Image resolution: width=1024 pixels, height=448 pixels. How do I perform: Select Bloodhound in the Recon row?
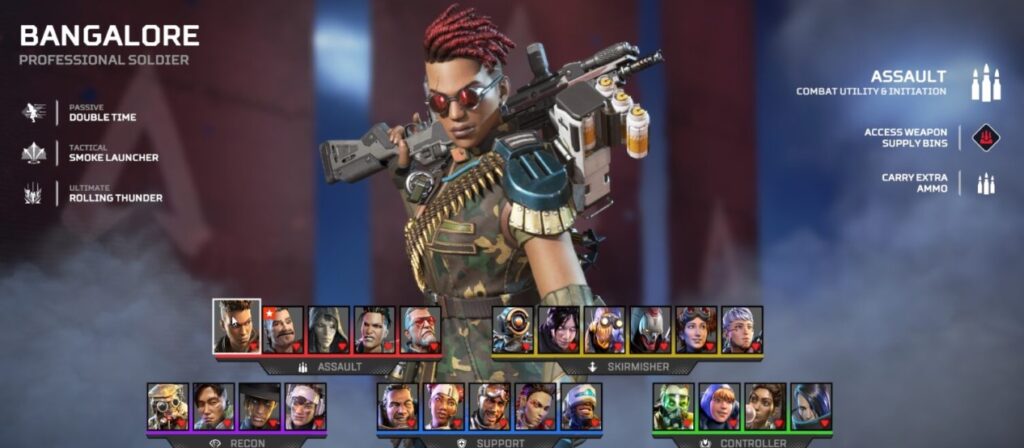(x=167, y=406)
